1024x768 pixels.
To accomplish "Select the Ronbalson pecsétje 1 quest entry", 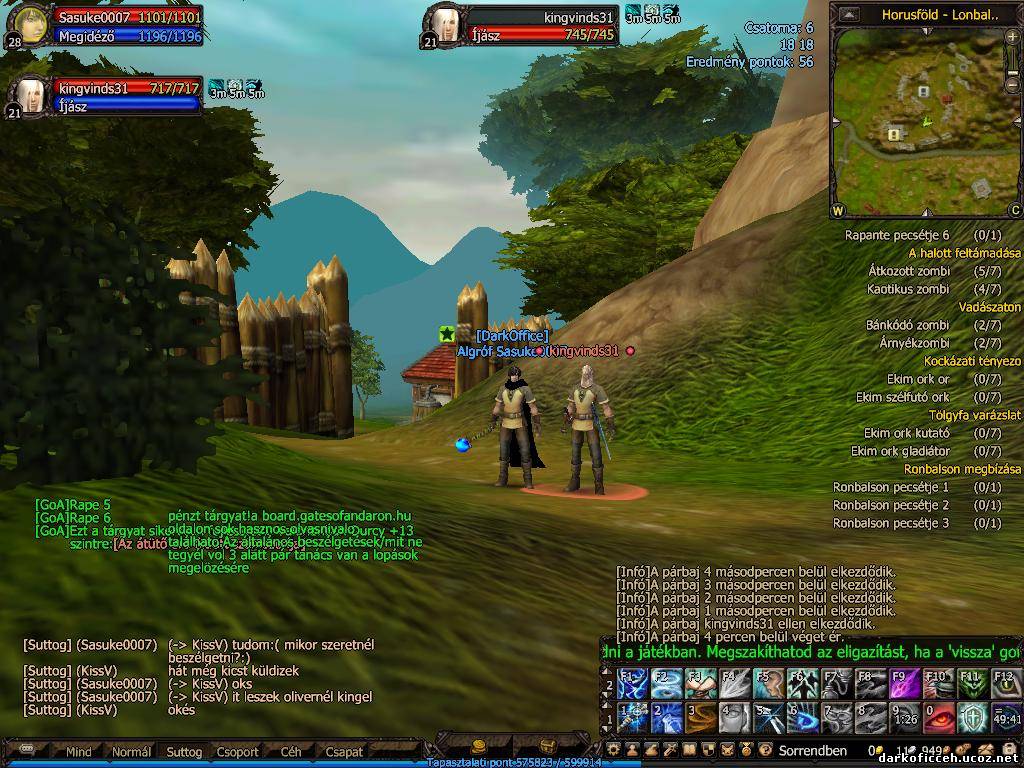I will [890, 487].
